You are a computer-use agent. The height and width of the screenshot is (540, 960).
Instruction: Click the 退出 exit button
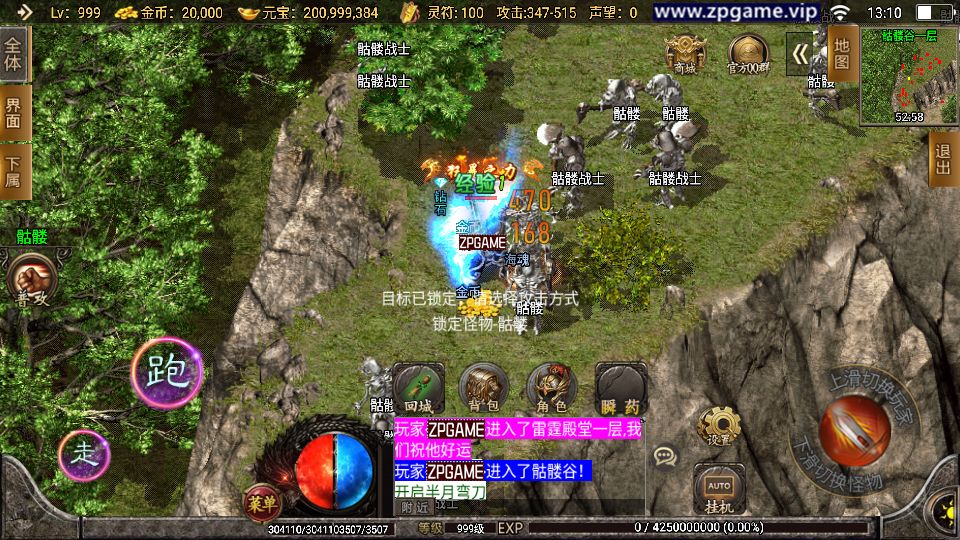[x=942, y=158]
